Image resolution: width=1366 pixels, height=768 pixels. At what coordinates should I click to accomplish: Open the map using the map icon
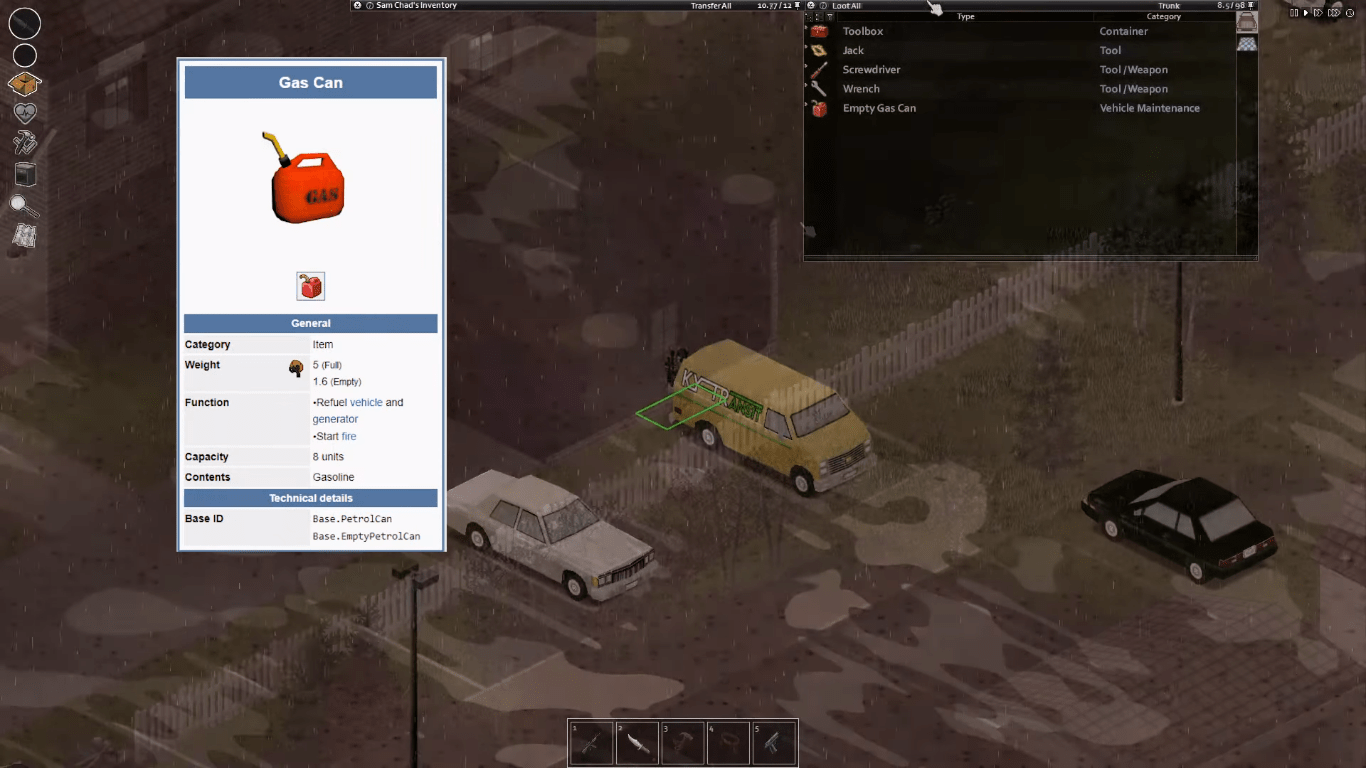pos(24,237)
